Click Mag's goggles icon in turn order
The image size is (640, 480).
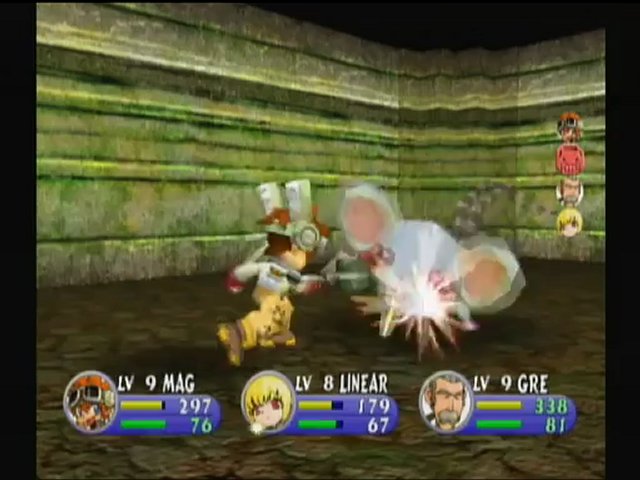[x=570, y=126]
